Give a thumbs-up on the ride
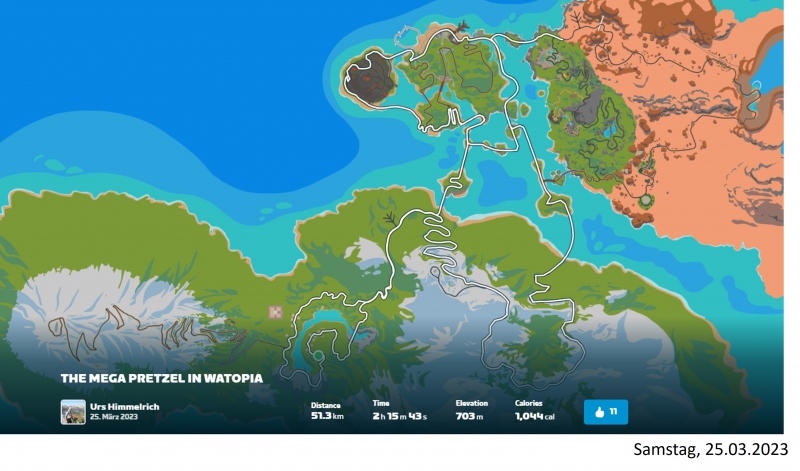The width and height of the screenshot is (800, 471). (x=605, y=411)
